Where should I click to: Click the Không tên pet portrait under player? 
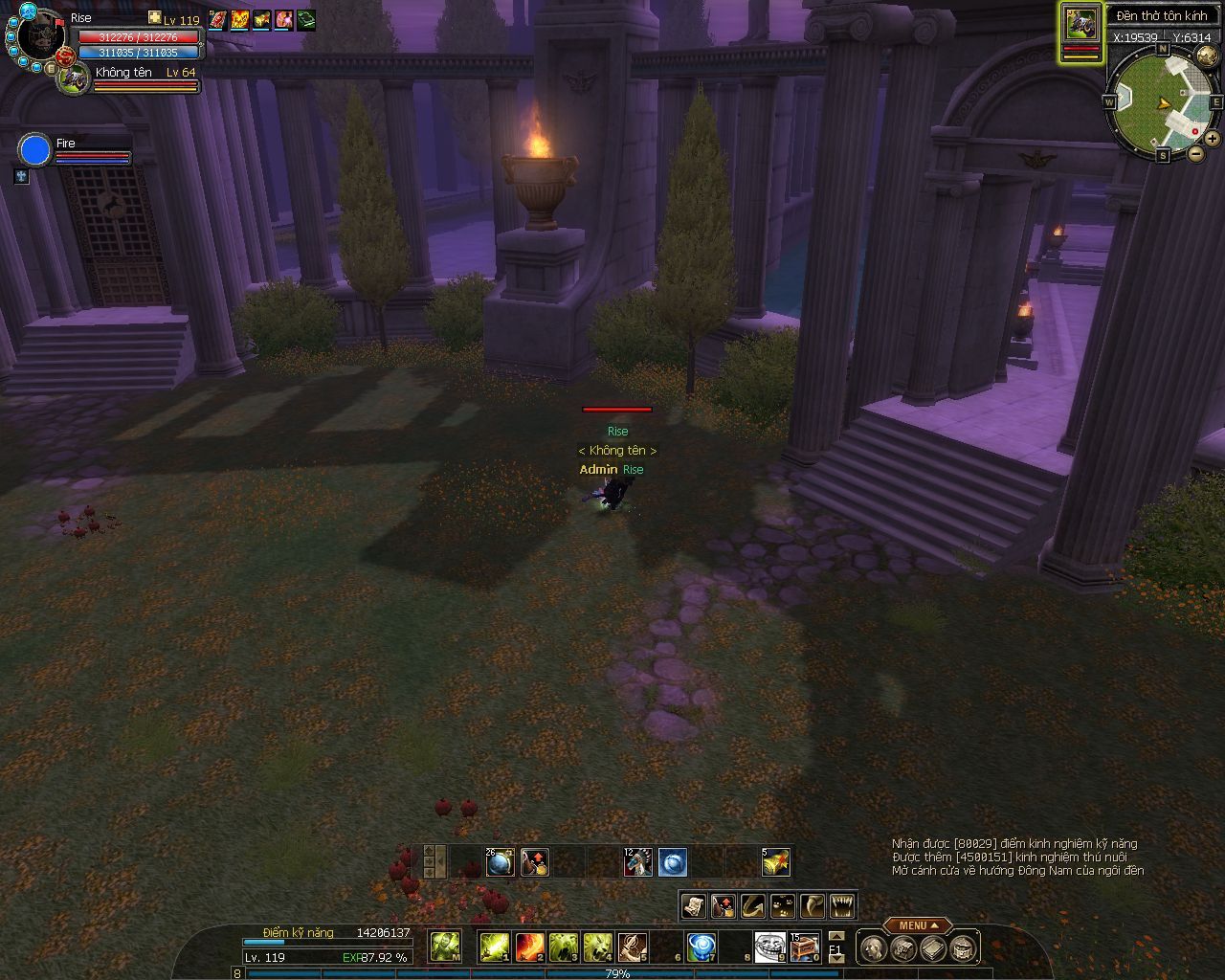point(74,78)
